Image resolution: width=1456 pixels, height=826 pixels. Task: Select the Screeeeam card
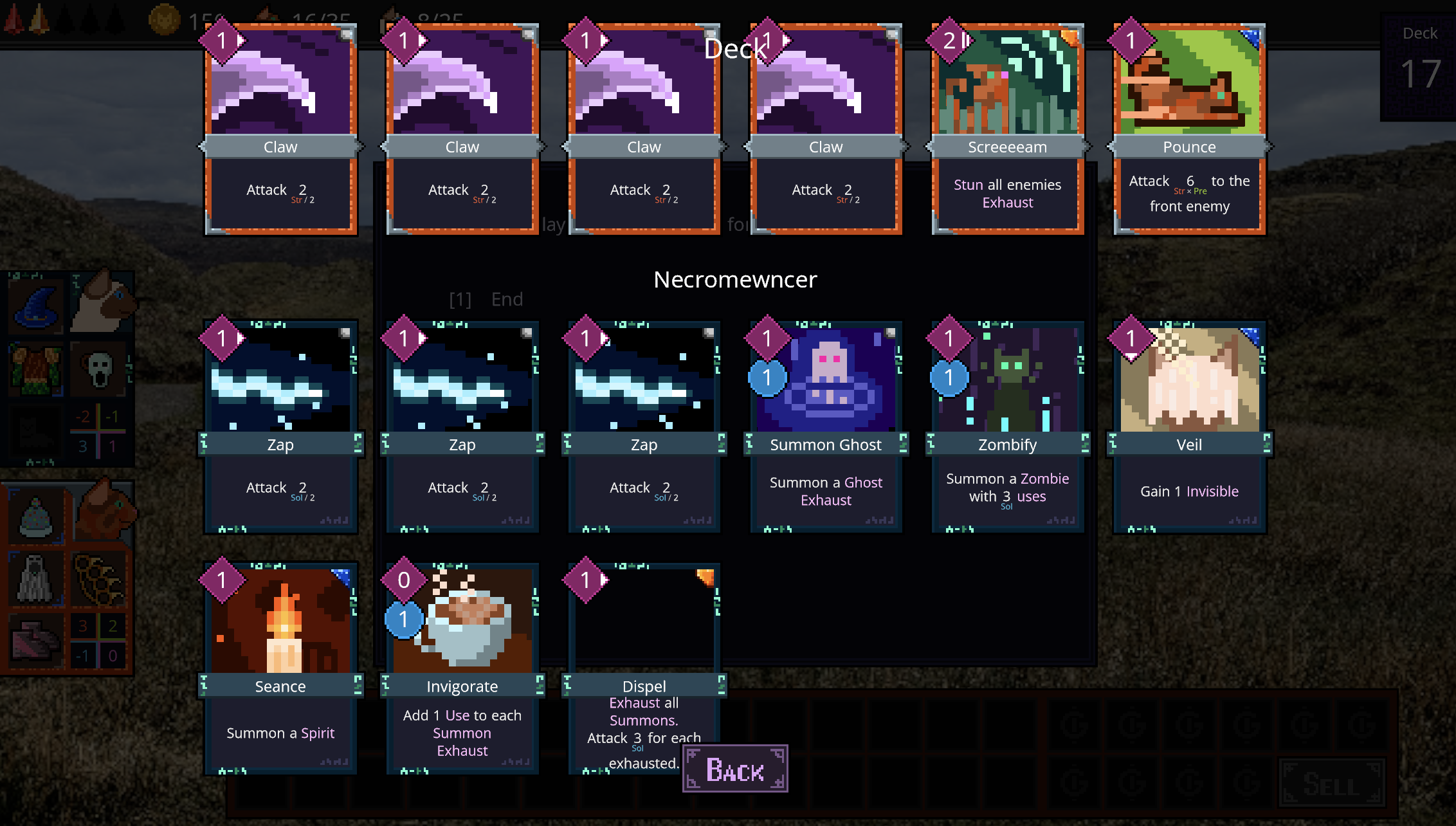tap(1007, 129)
